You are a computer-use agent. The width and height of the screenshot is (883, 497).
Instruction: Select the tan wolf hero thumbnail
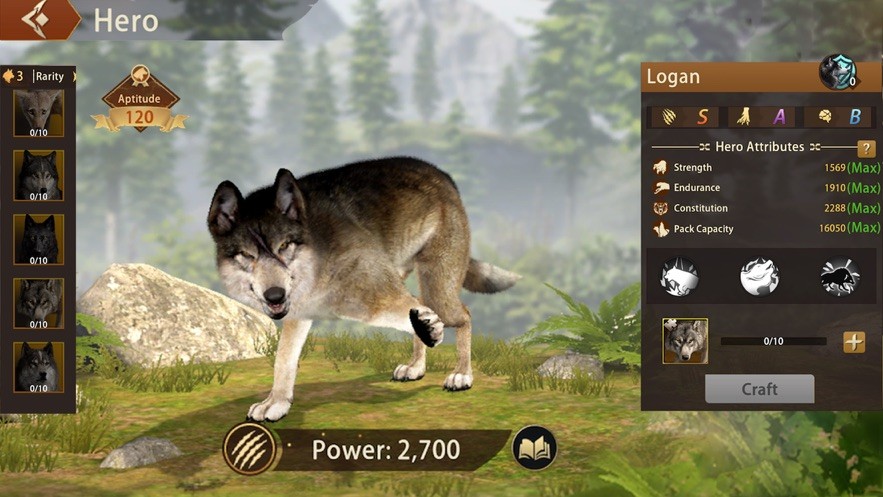39,112
